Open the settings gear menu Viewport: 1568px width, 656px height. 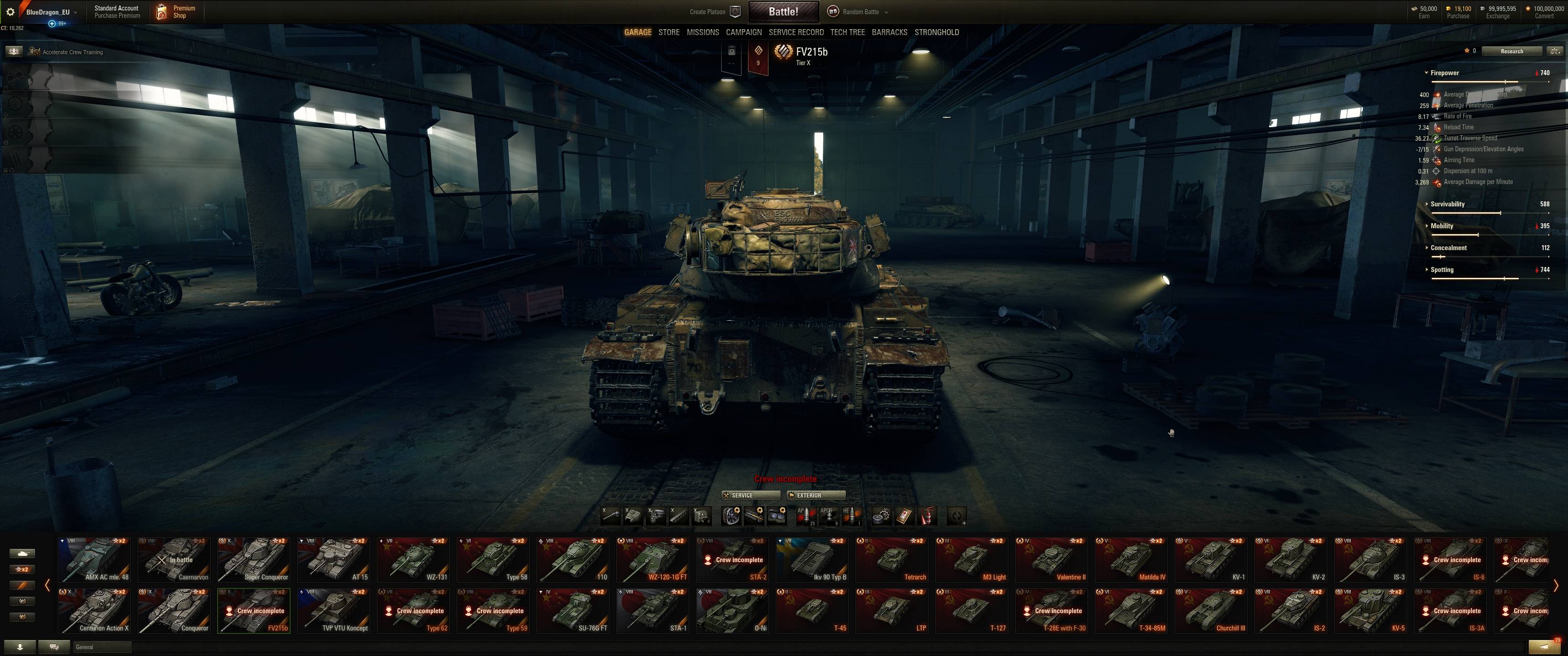(x=10, y=11)
